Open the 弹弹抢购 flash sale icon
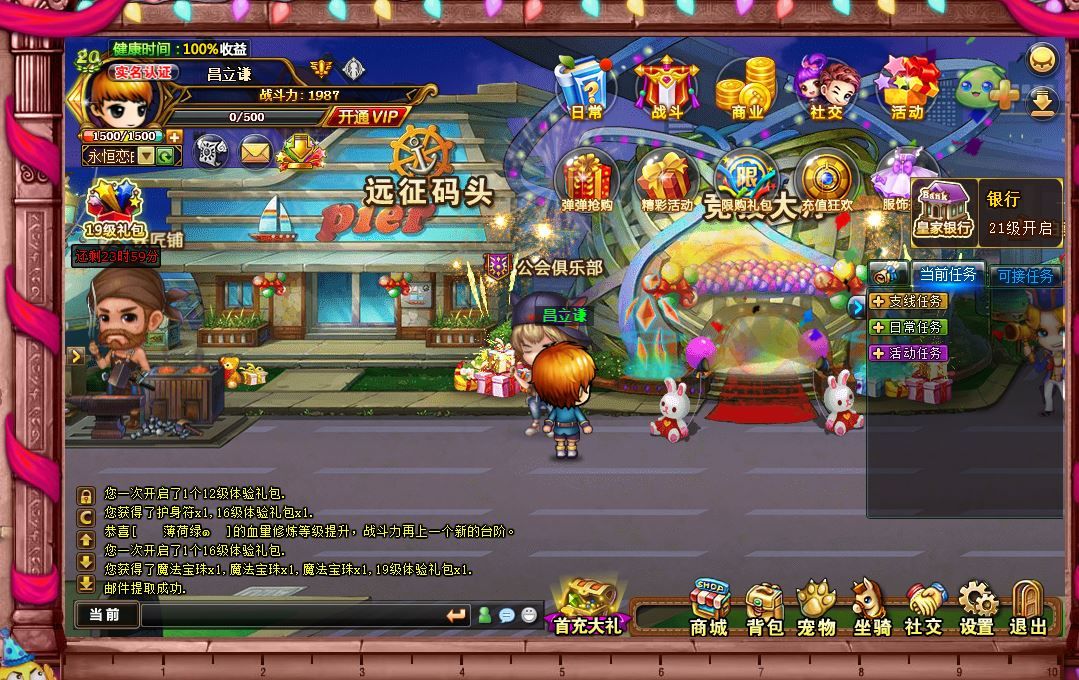 [586, 181]
